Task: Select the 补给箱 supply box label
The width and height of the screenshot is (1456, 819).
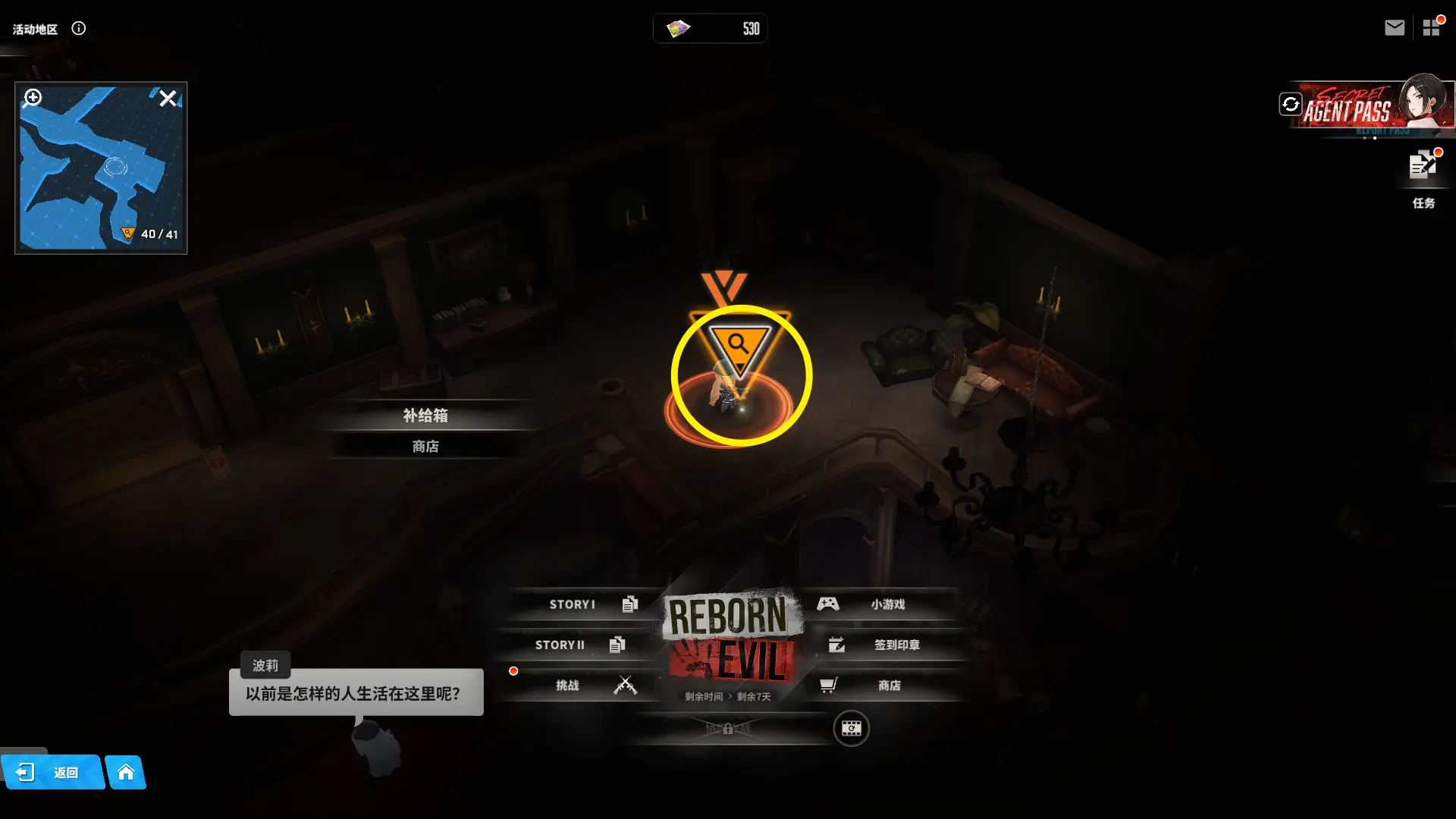Action: click(425, 416)
